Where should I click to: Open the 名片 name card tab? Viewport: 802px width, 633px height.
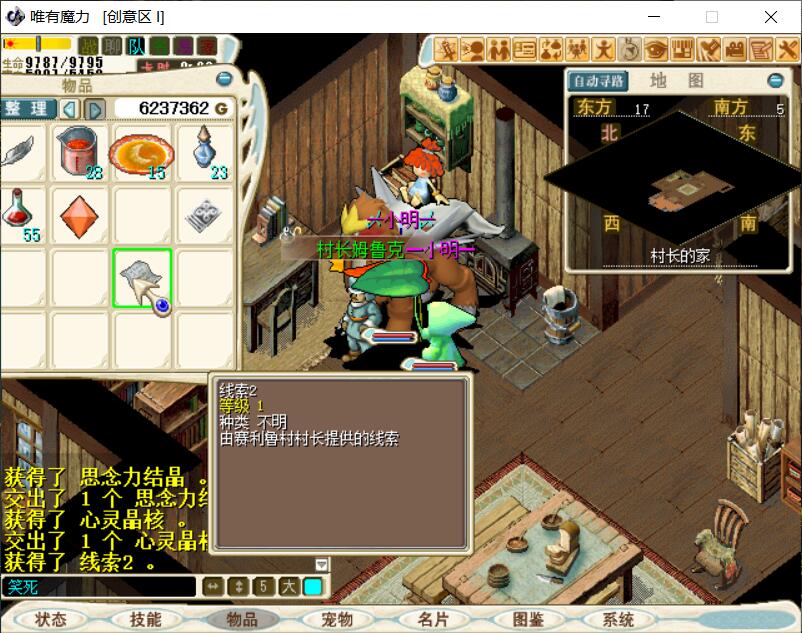click(433, 619)
